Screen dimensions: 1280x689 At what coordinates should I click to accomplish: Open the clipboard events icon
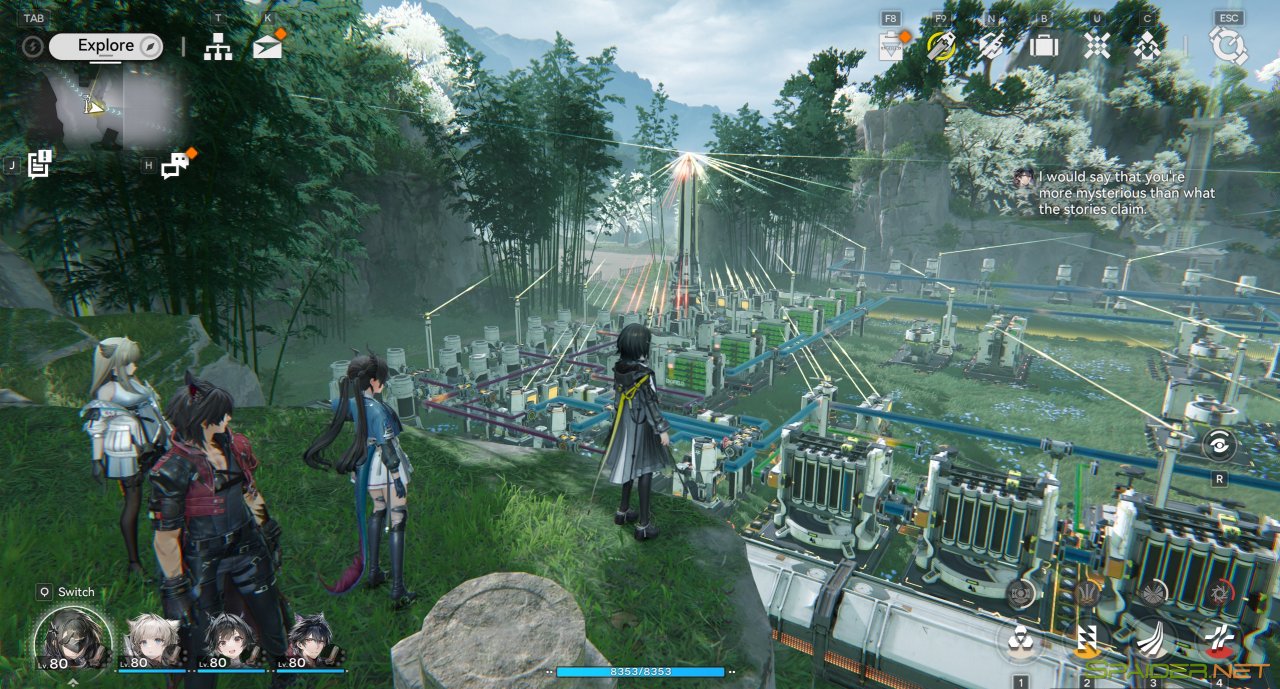(x=890, y=46)
